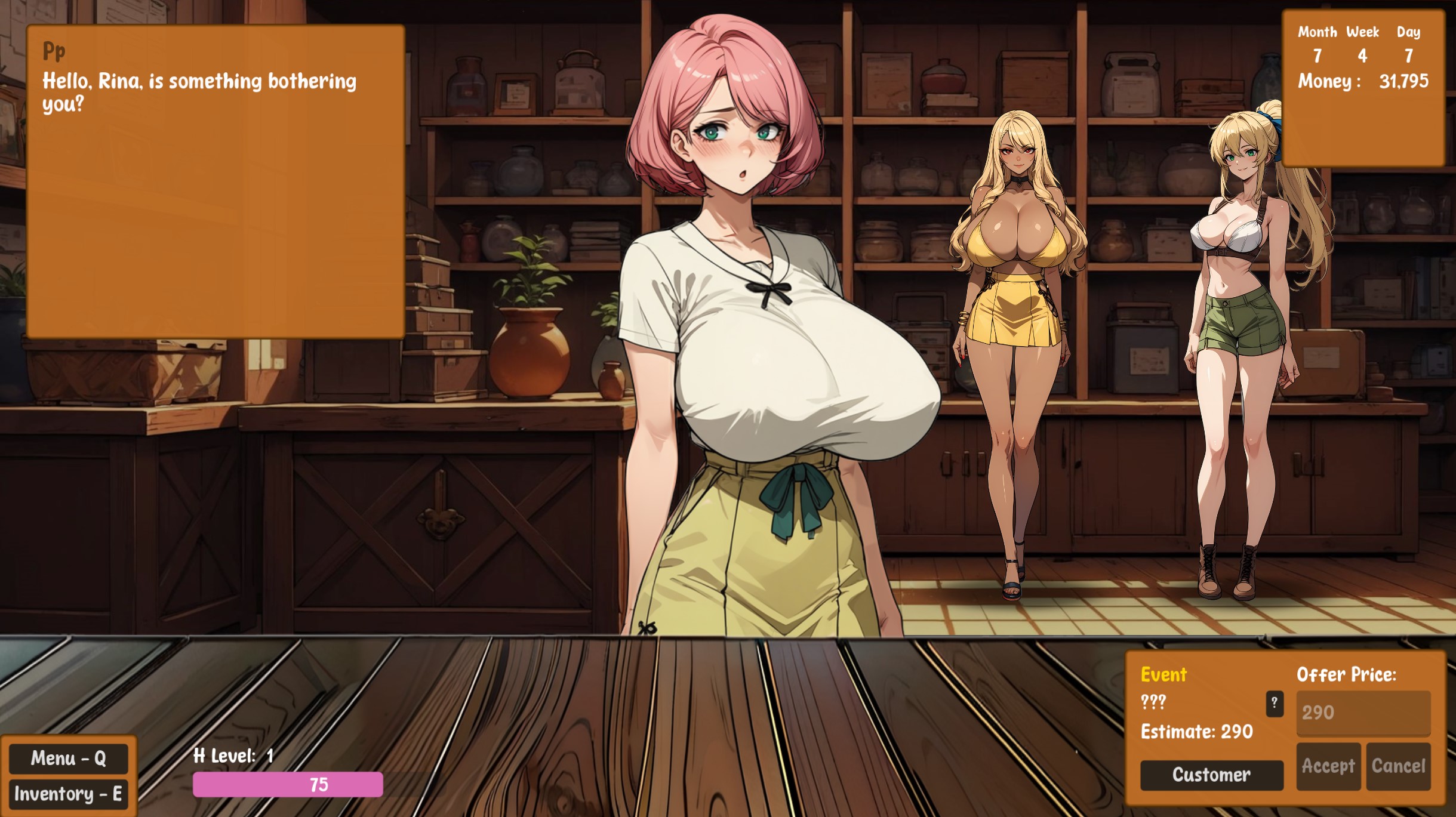
Task: Click the Month Week Day header panel
Action: 1359,32
